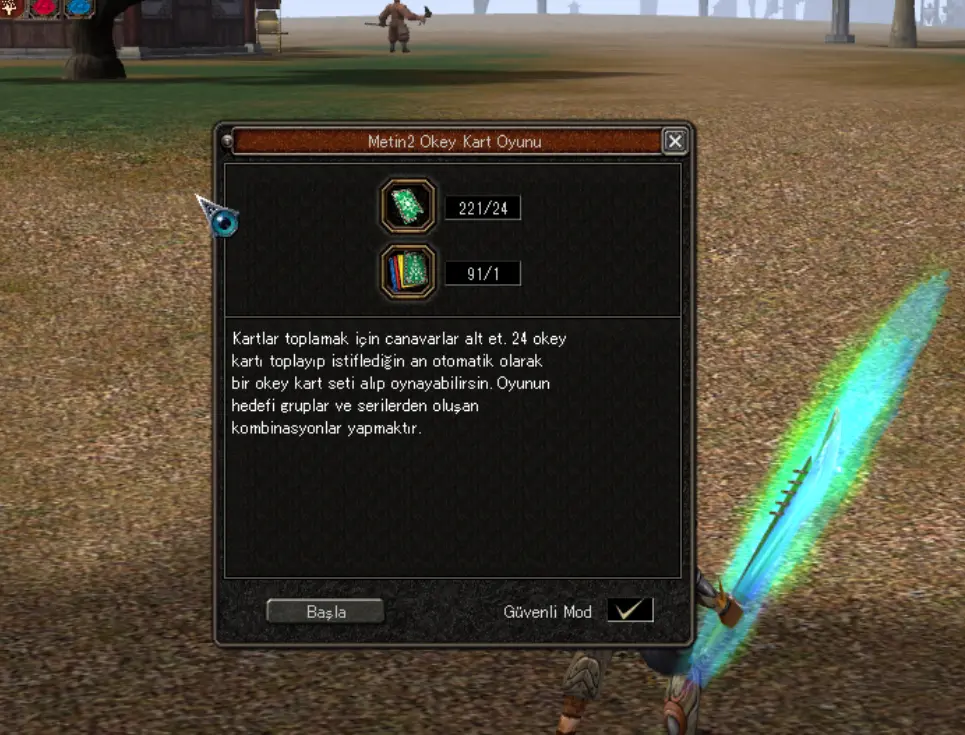Screen dimensions: 965x735
Task: Select the multicolored card set icon
Action: [408, 272]
